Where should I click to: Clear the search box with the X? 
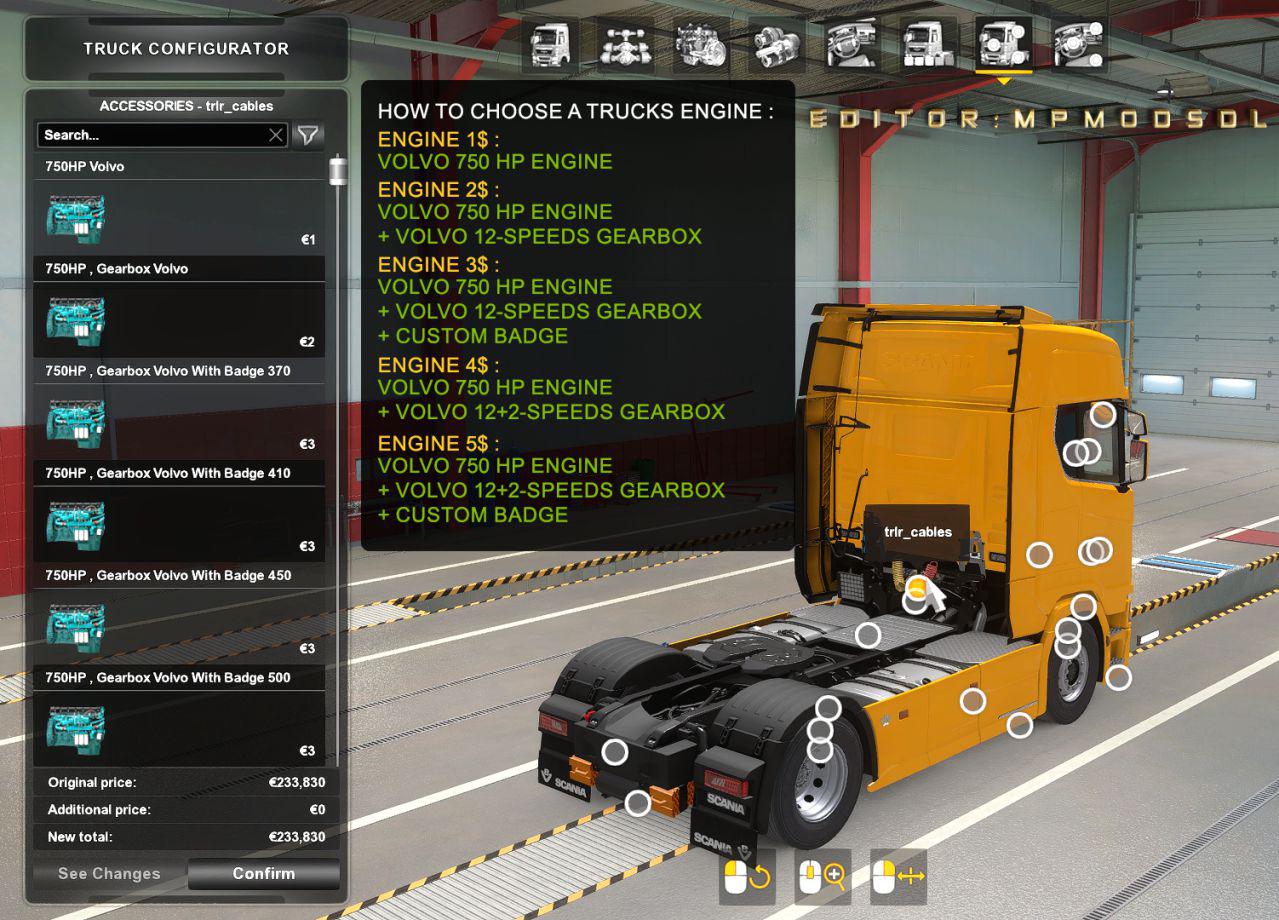276,135
